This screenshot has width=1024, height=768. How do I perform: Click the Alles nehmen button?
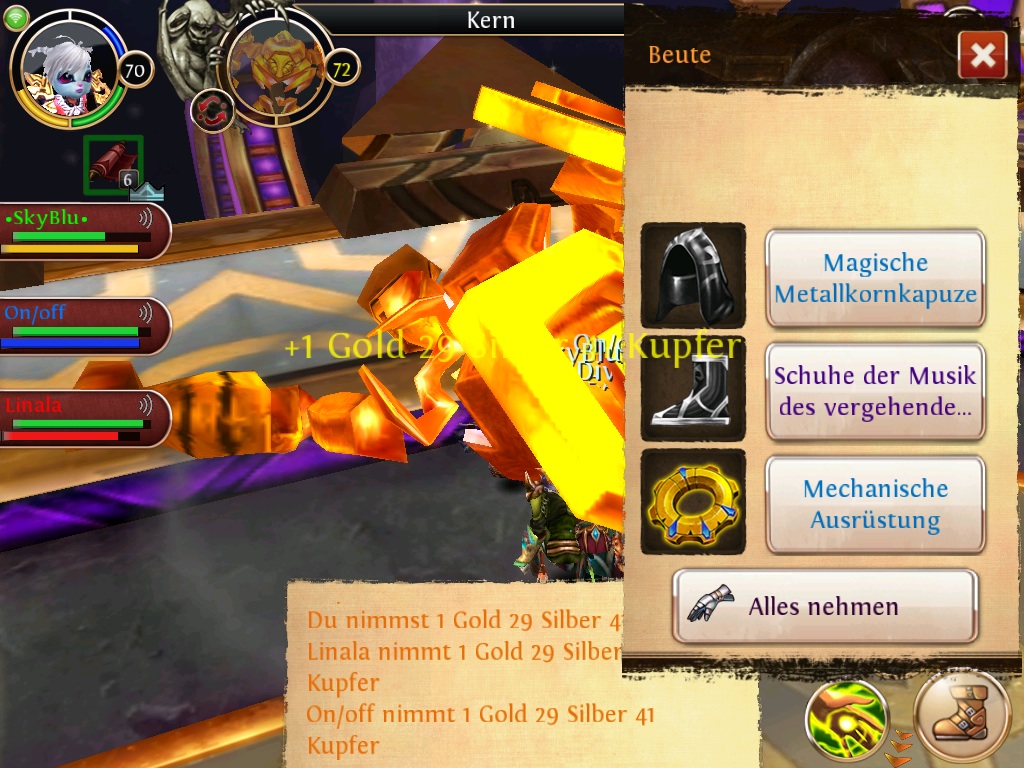pos(824,606)
